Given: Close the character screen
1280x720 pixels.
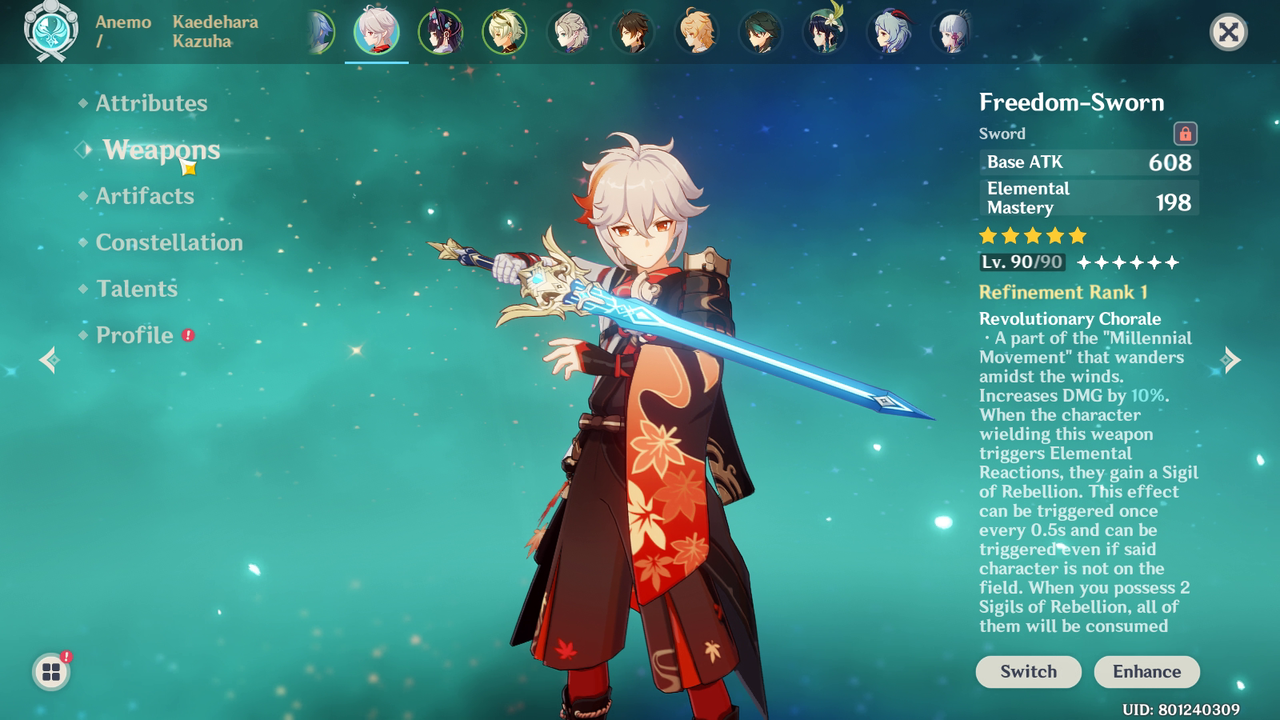Looking at the screenshot, I should (1228, 32).
